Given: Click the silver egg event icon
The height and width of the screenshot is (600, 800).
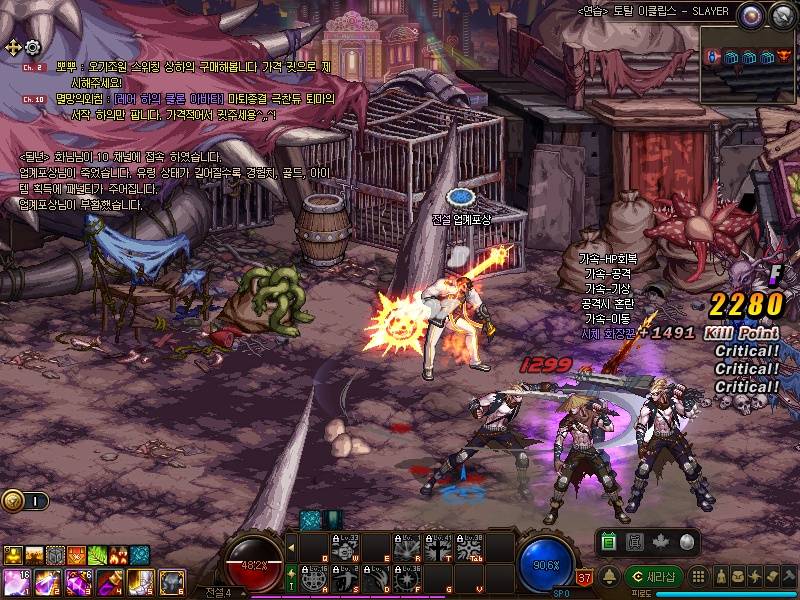Looking at the screenshot, I should [x=685, y=542].
